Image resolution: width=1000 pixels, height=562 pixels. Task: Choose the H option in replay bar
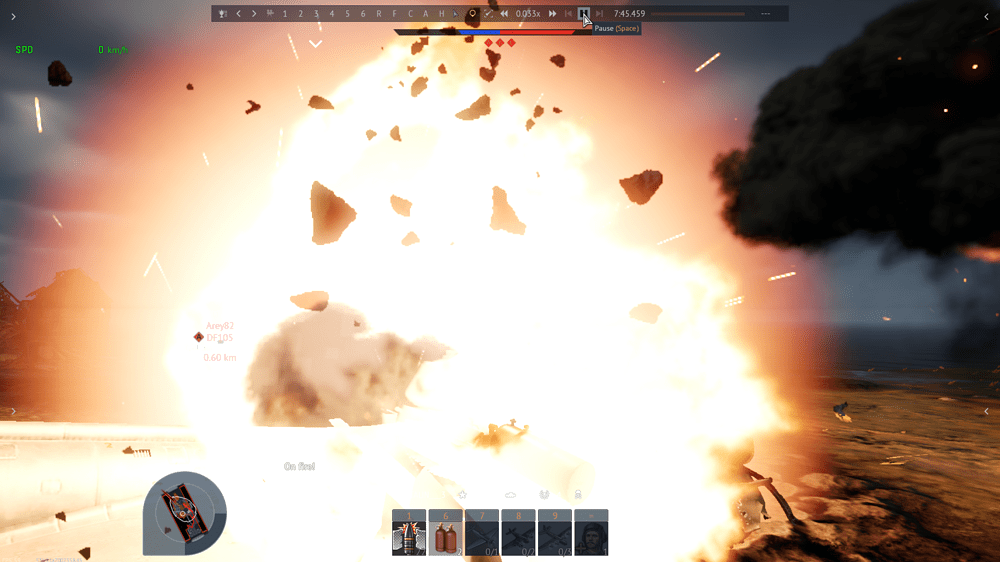click(441, 14)
